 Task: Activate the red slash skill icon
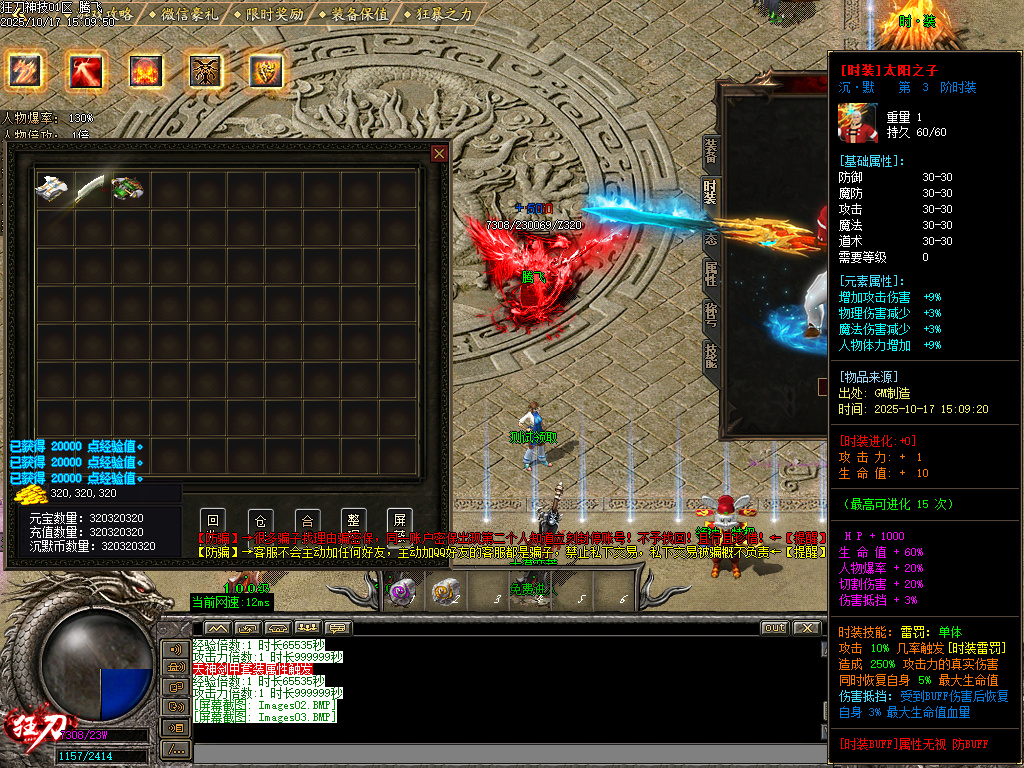(85, 70)
